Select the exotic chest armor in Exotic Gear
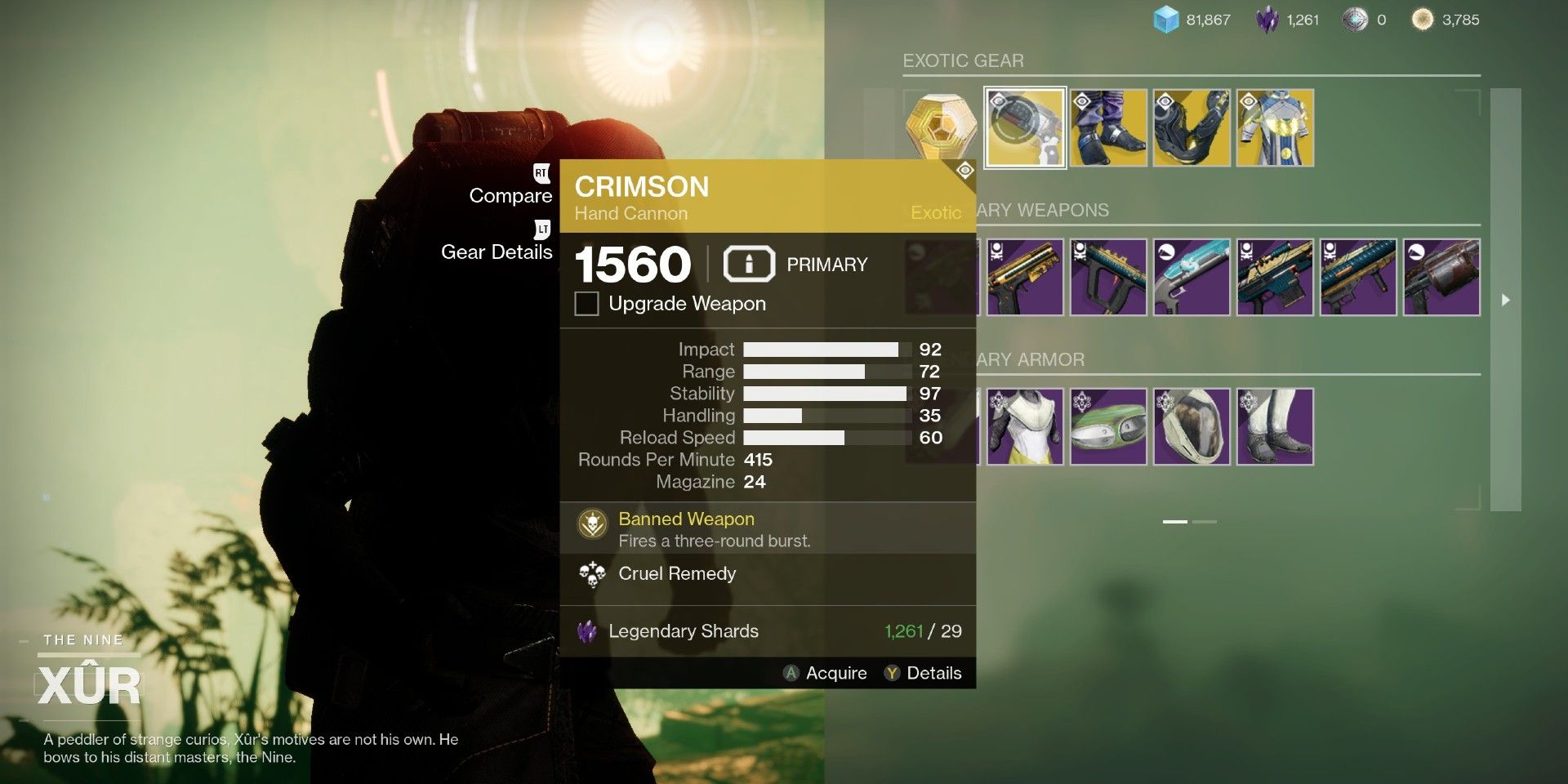 coord(1275,127)
